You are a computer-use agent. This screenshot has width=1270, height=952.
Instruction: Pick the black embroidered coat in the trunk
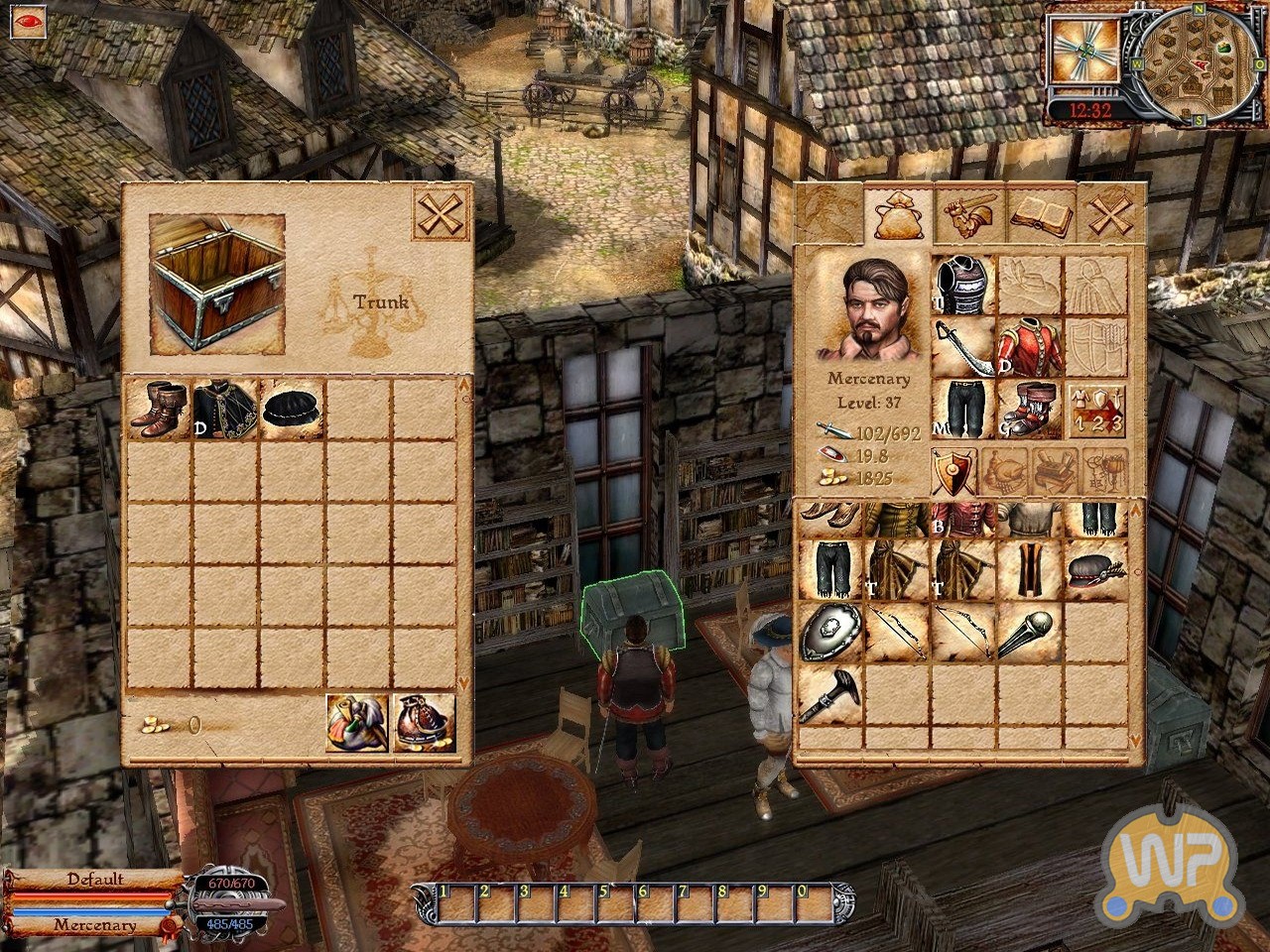225,408
